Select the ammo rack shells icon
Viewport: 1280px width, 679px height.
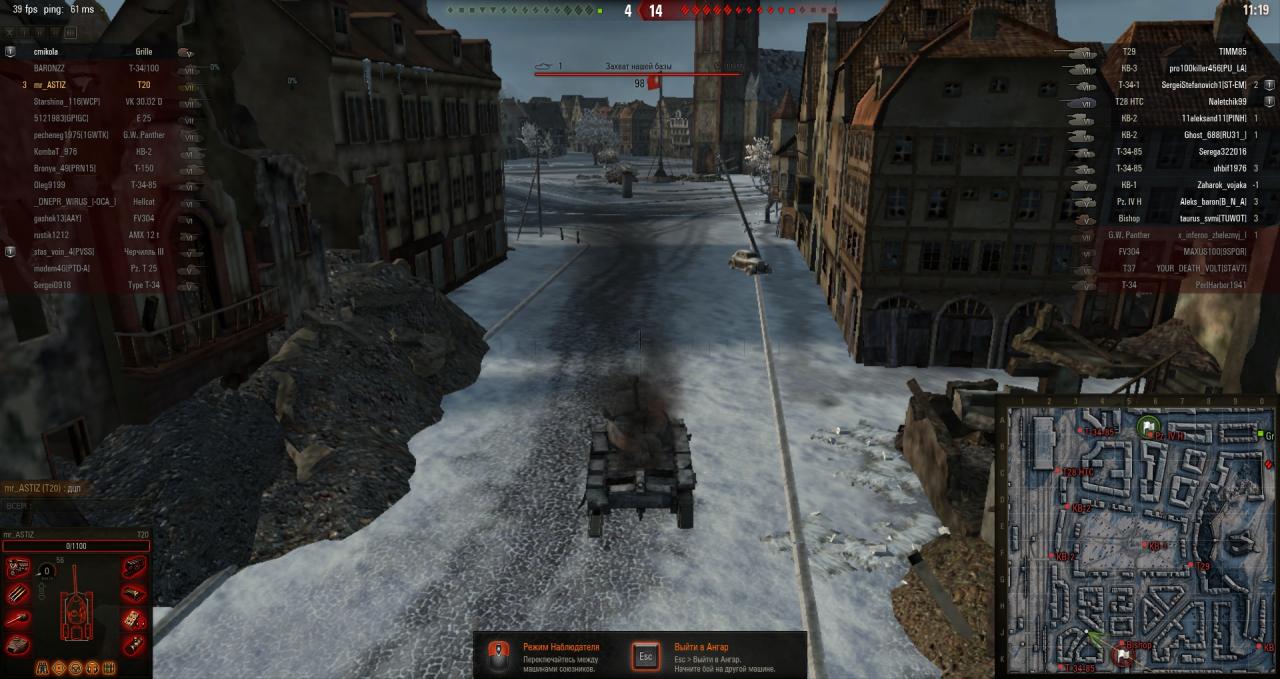click(x=18, y=593)
